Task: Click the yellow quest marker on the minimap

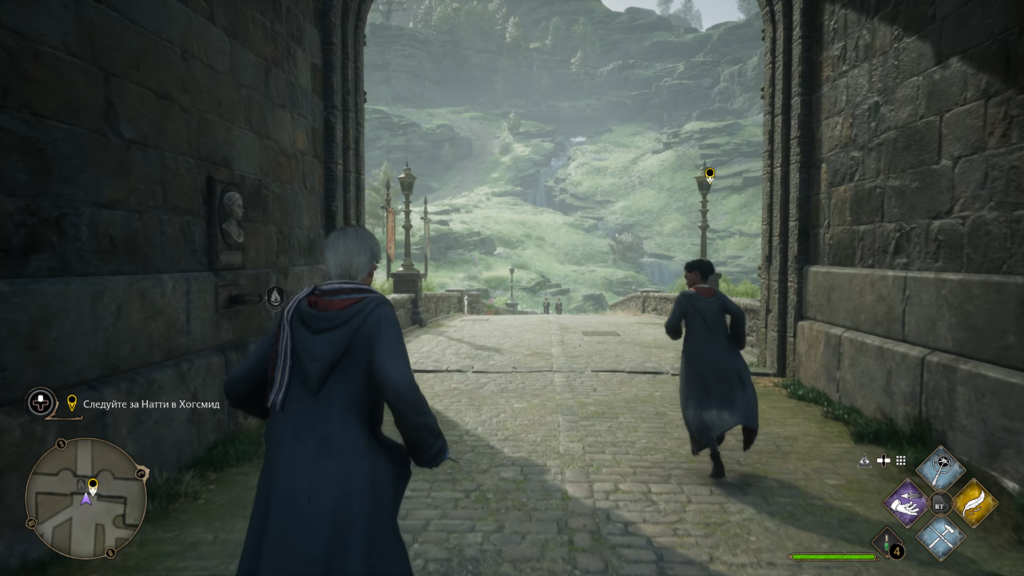Action: click(92, 485)
